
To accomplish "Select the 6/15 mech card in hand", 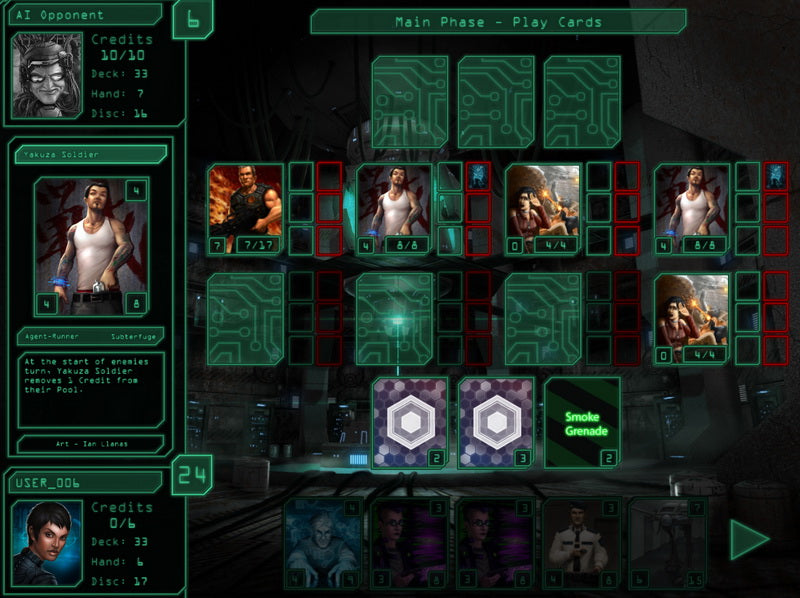I will click(667, 541).
